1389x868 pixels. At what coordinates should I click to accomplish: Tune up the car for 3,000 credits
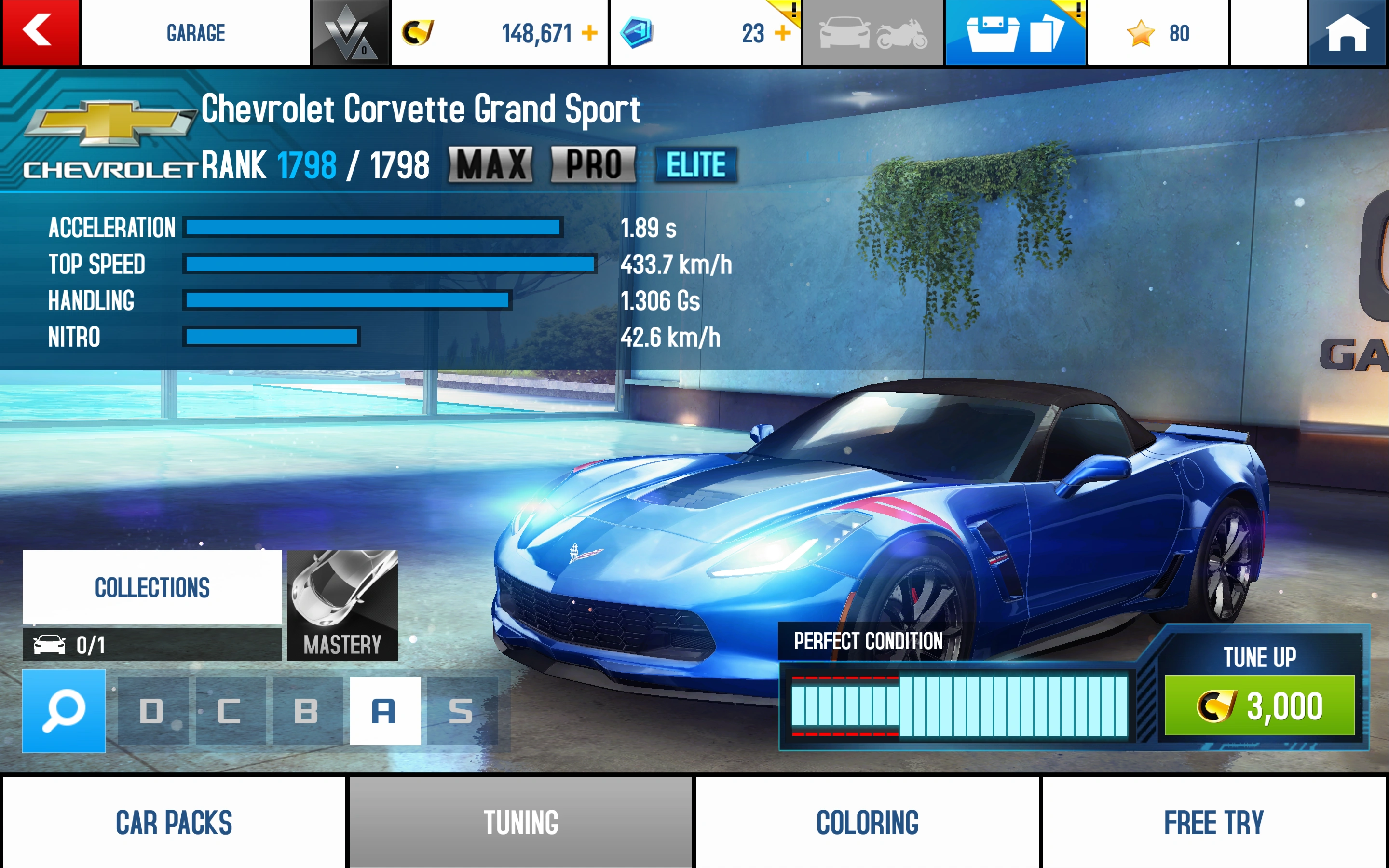tap(1259, 705)
